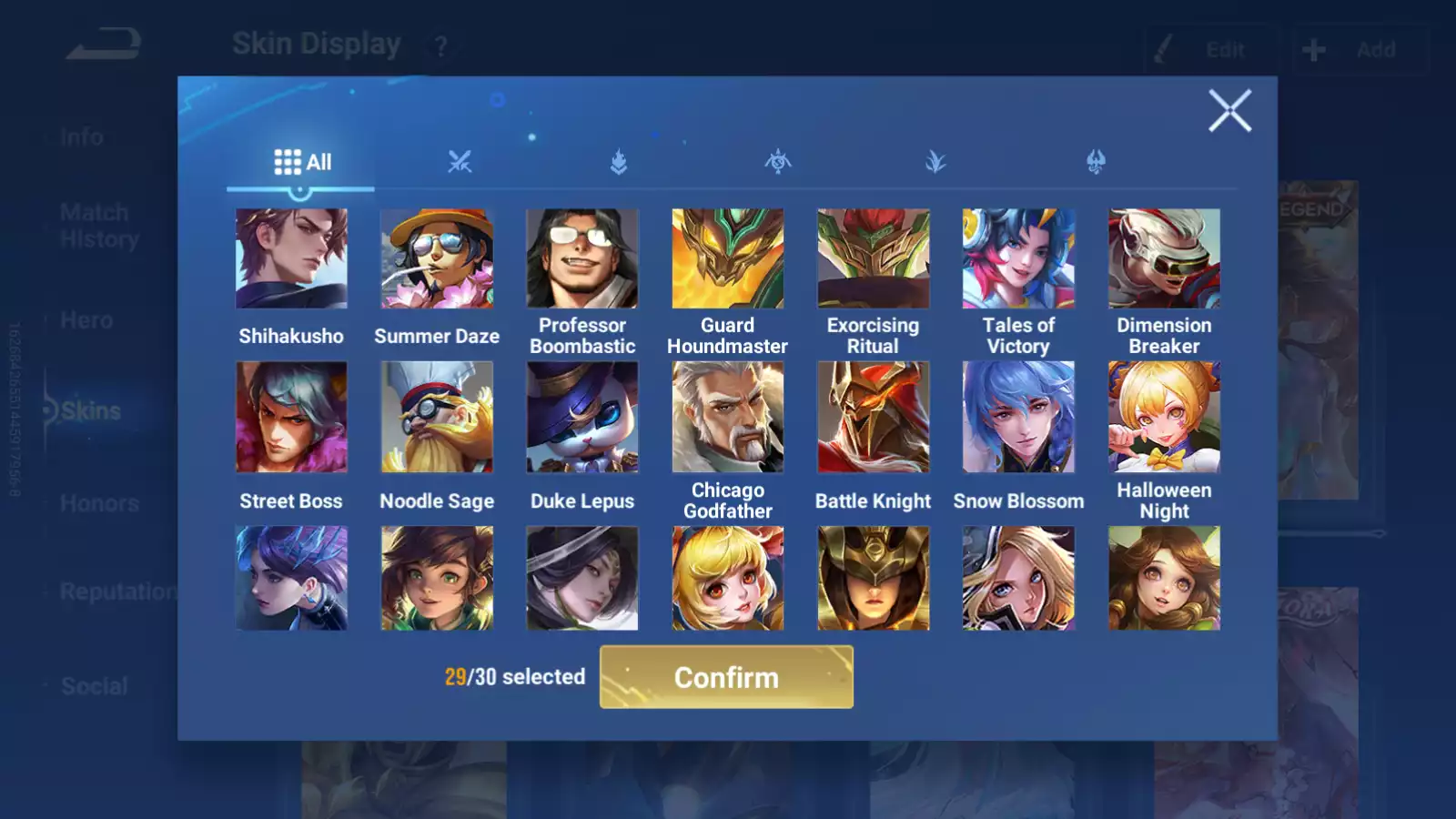Viewport: 1456px width, 819px height.
Task: Toggle the Battle Knight skin selection
Action: 873,417
